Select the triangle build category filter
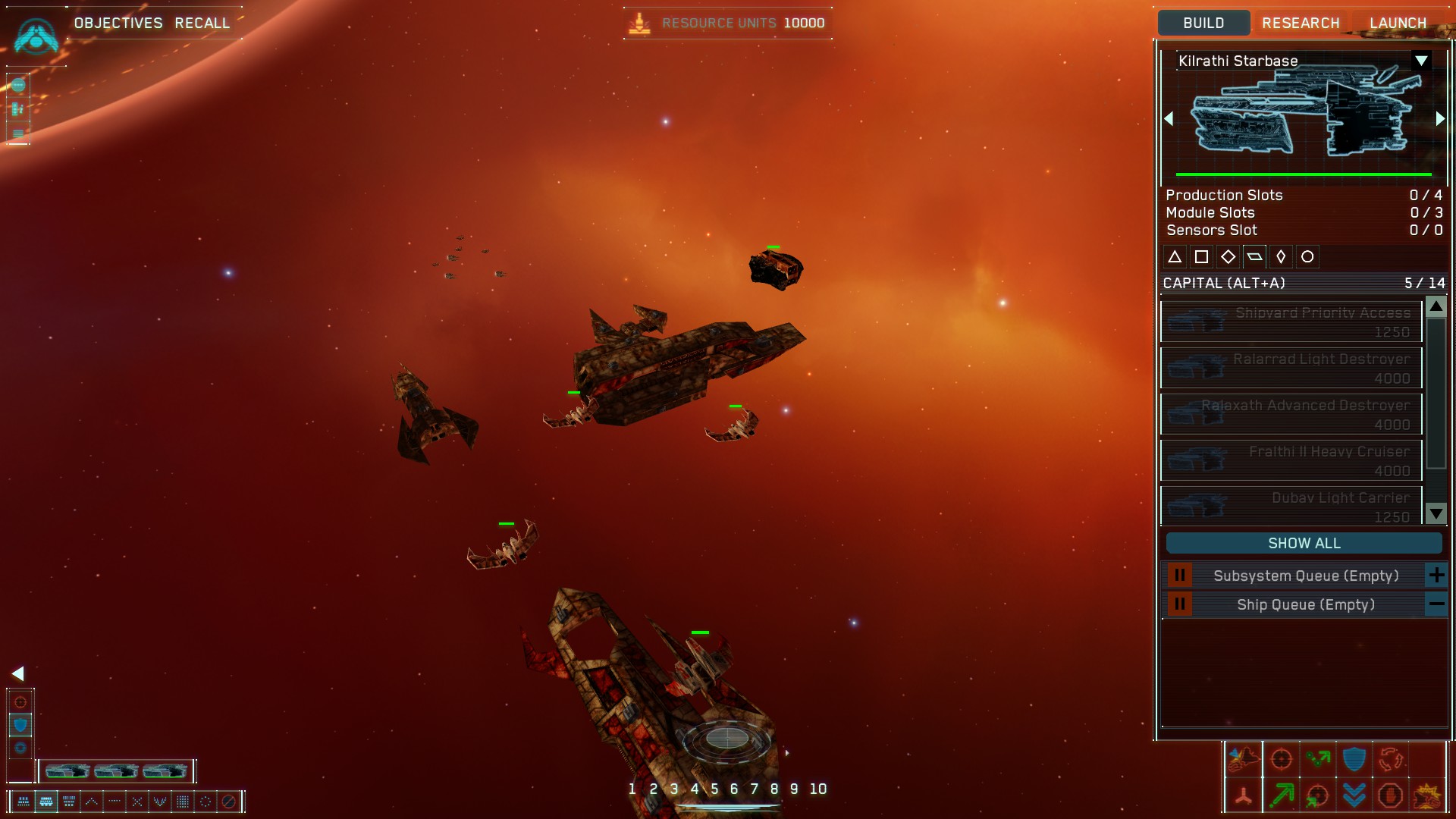 [x=1175, y=257]
